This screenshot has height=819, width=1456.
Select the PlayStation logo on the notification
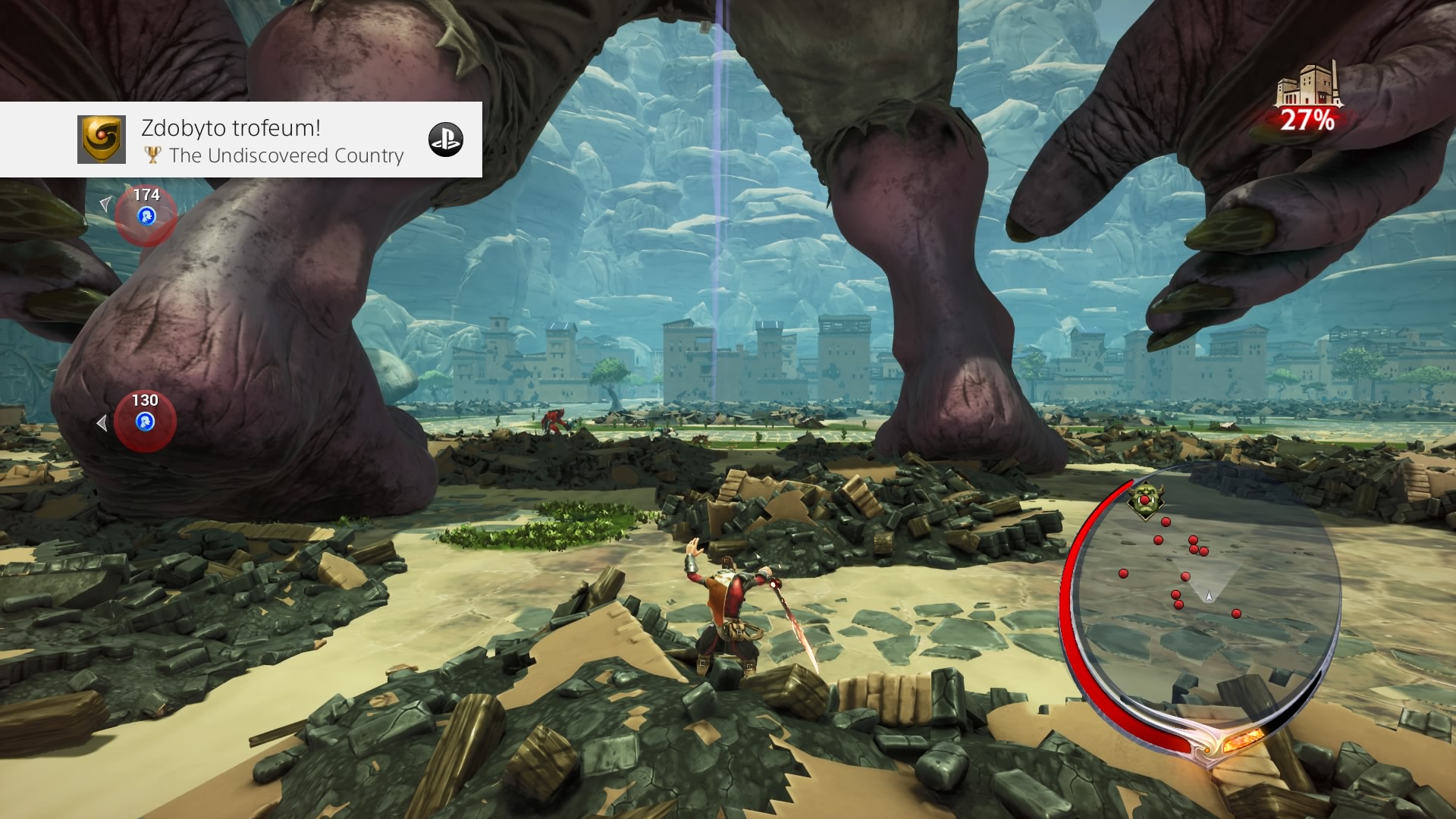(x=445, y=140)
